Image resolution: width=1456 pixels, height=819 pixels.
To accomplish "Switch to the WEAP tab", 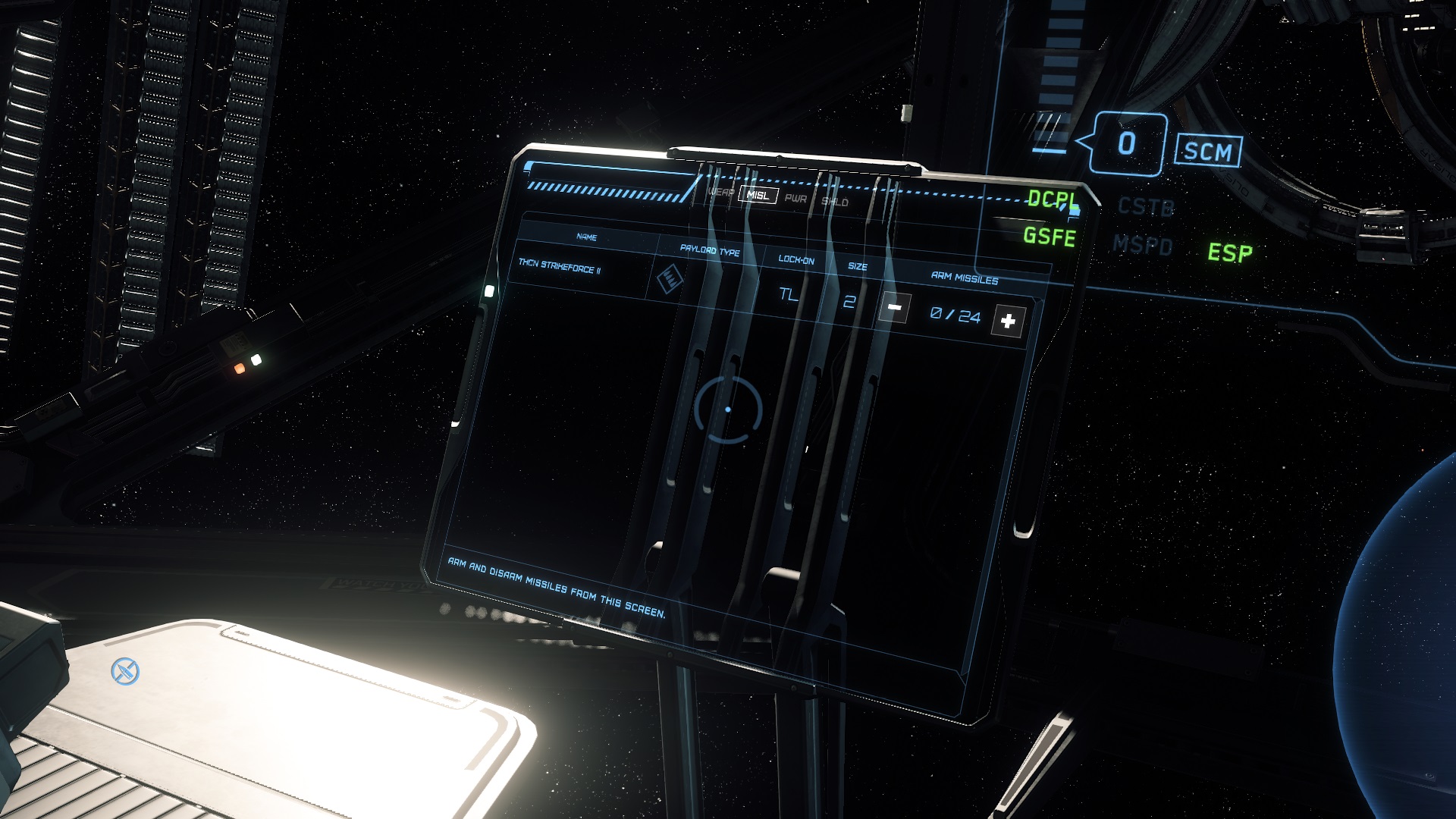I will [720, 192].
